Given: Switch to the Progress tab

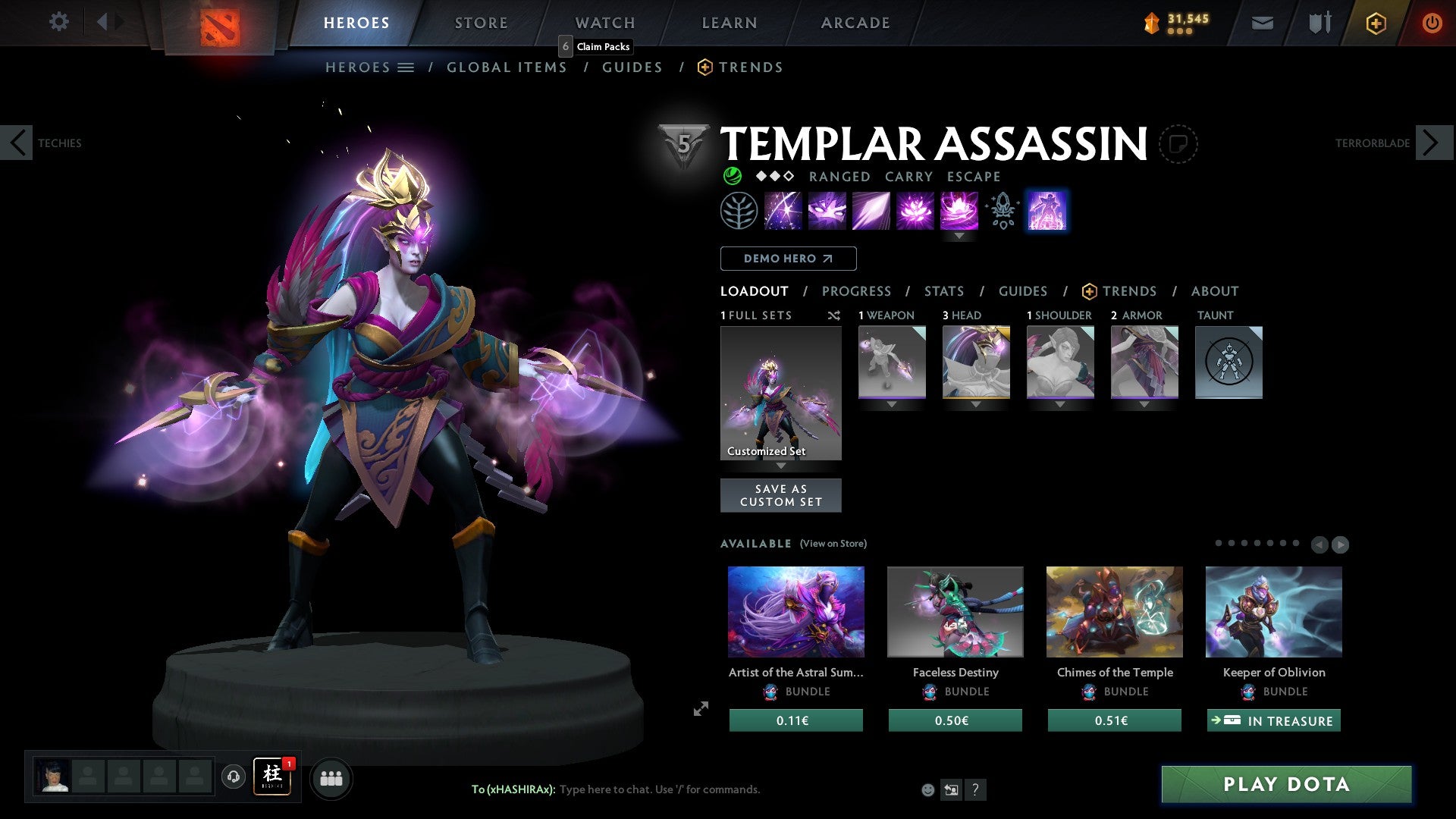Looking at the screenshot, I should click(x=857, y=291).
